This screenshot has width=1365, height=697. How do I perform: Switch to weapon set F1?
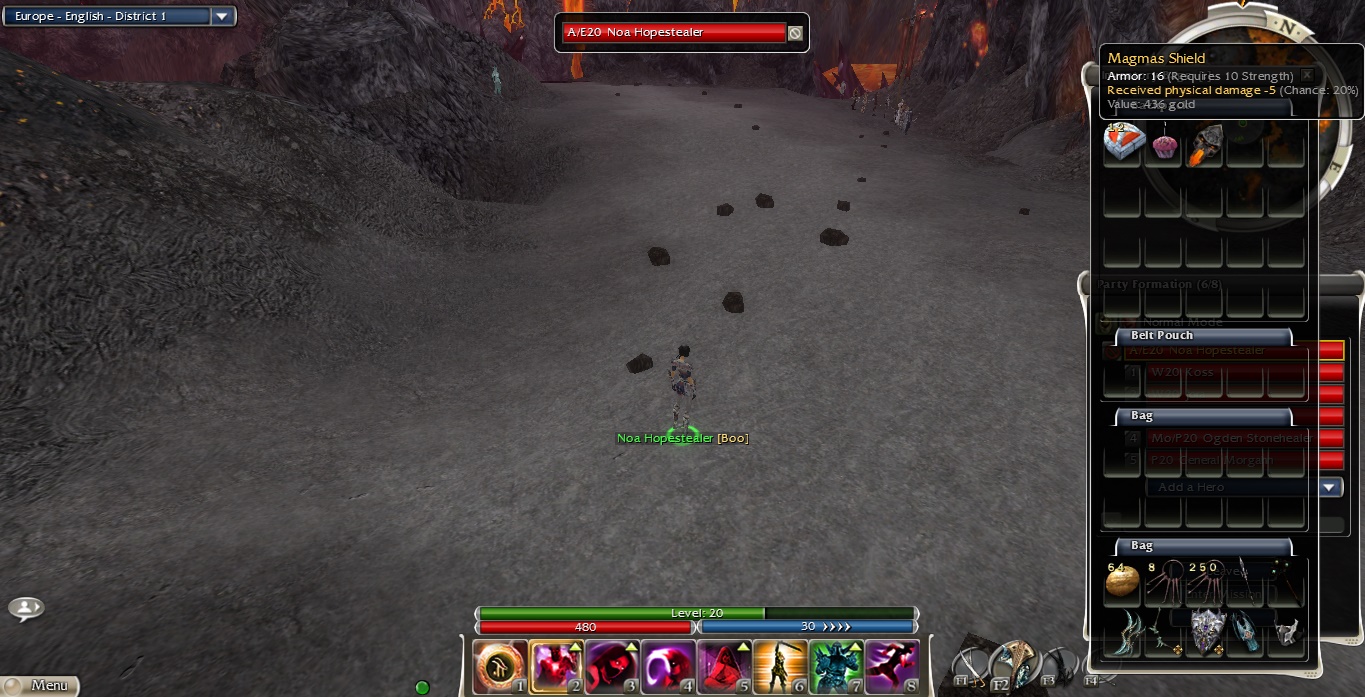click(x=970, y=666)
